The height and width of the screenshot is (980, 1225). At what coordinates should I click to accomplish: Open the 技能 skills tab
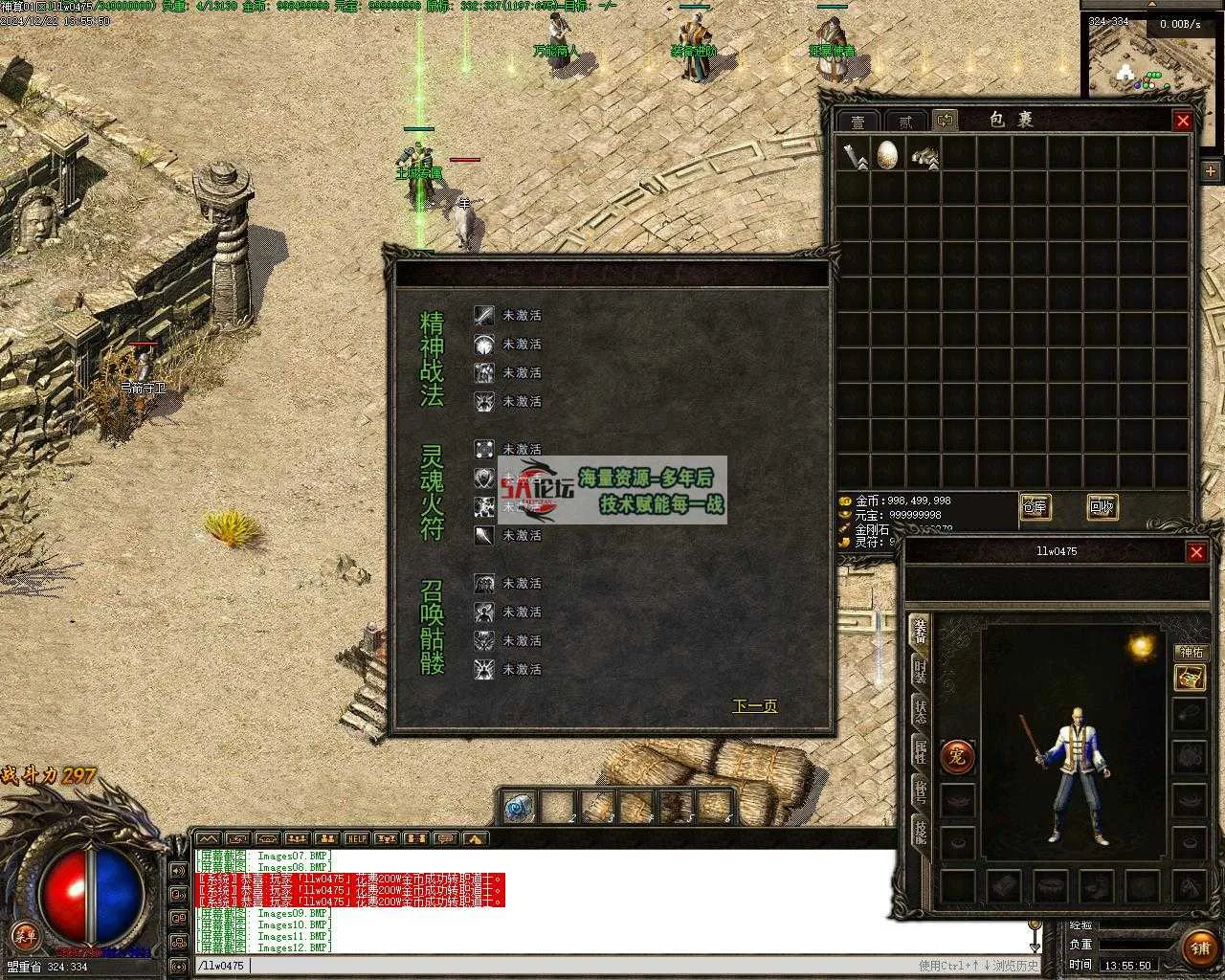coord(920,831)
